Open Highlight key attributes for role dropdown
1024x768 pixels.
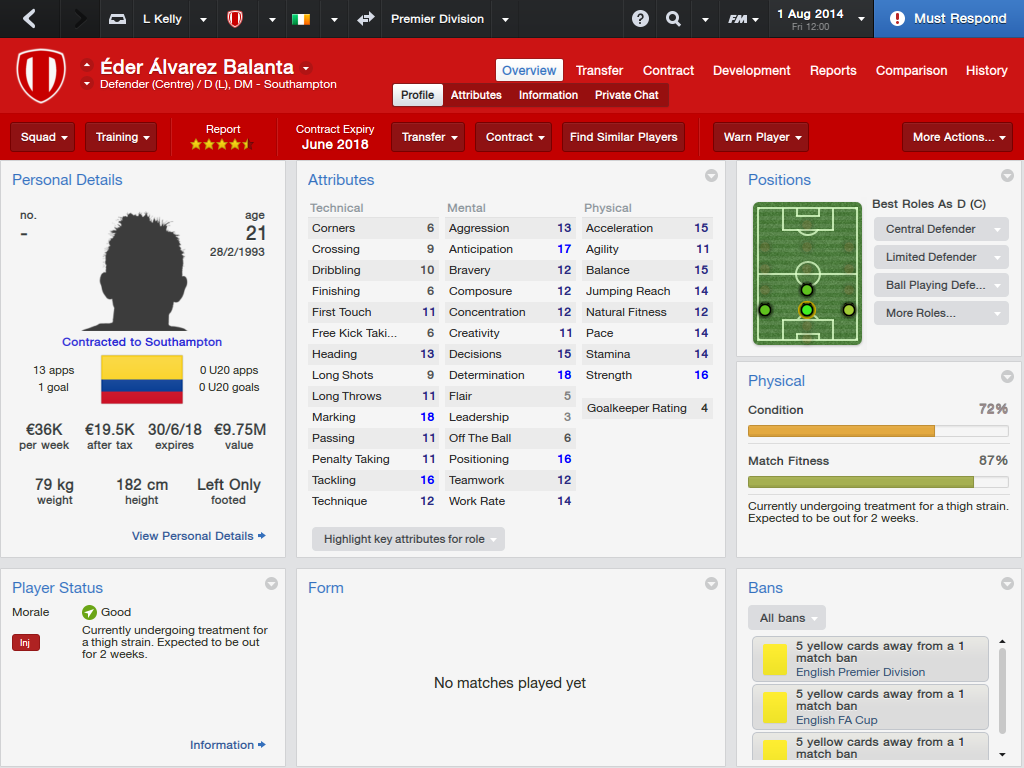pos(409,539)
